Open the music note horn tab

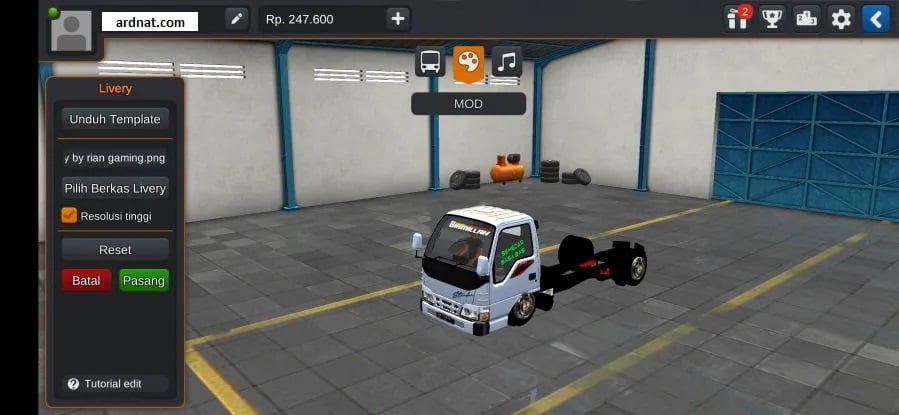[x=506, y=62]
